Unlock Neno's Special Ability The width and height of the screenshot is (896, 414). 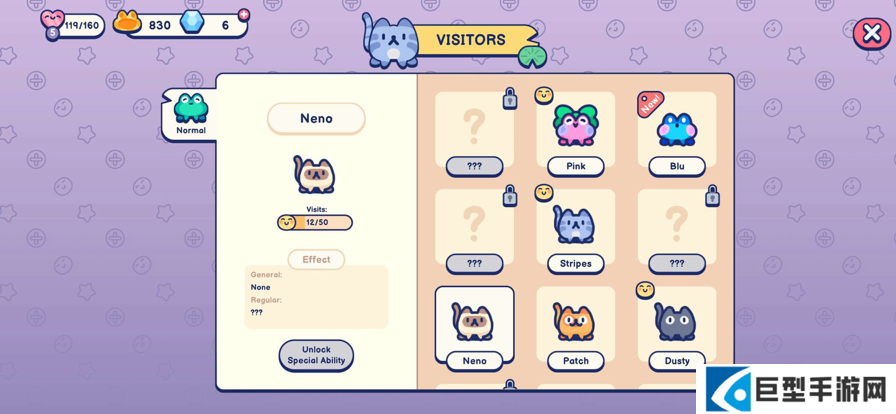316,355
